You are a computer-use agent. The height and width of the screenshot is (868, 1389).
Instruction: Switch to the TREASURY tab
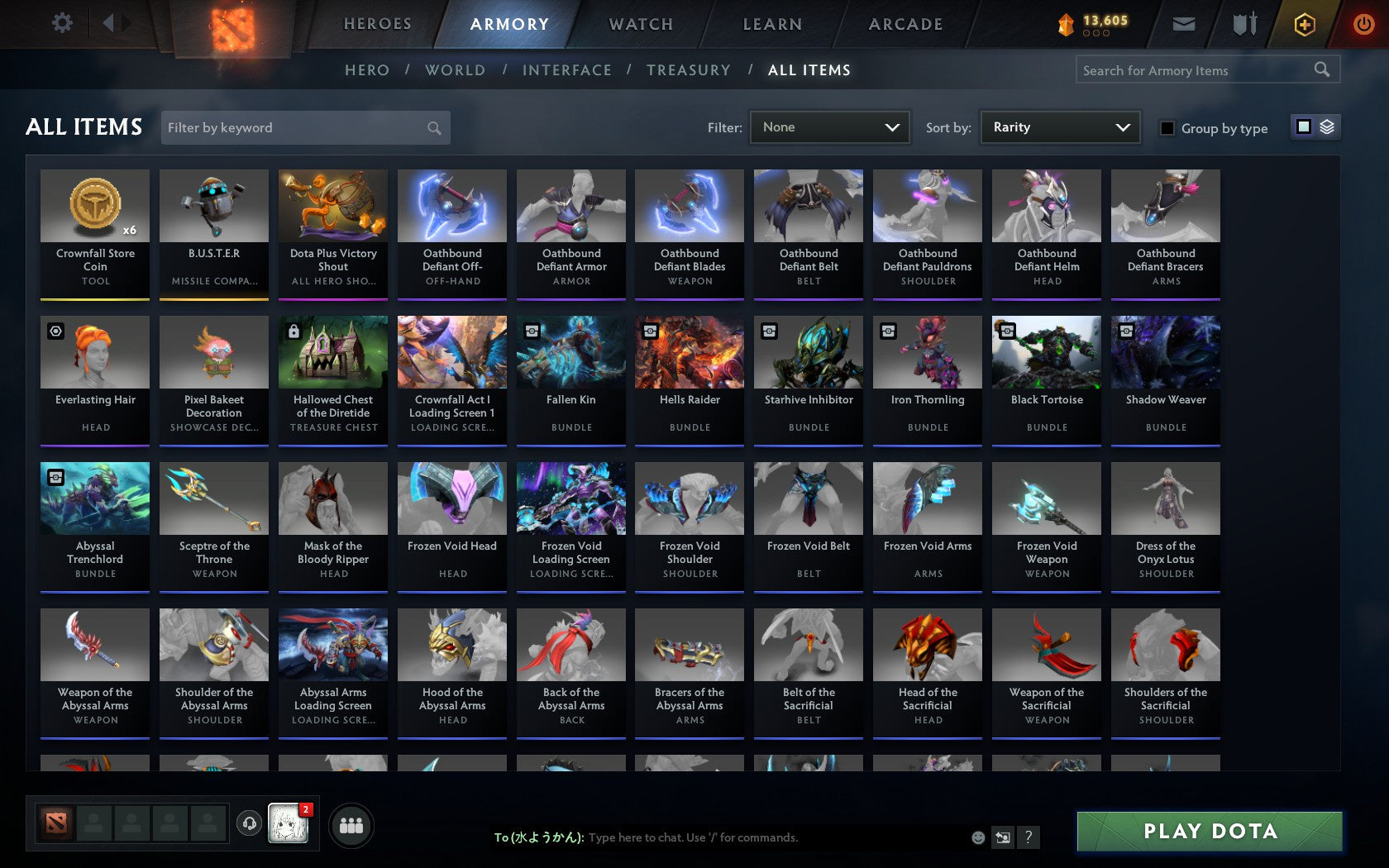tap(689, 70)
